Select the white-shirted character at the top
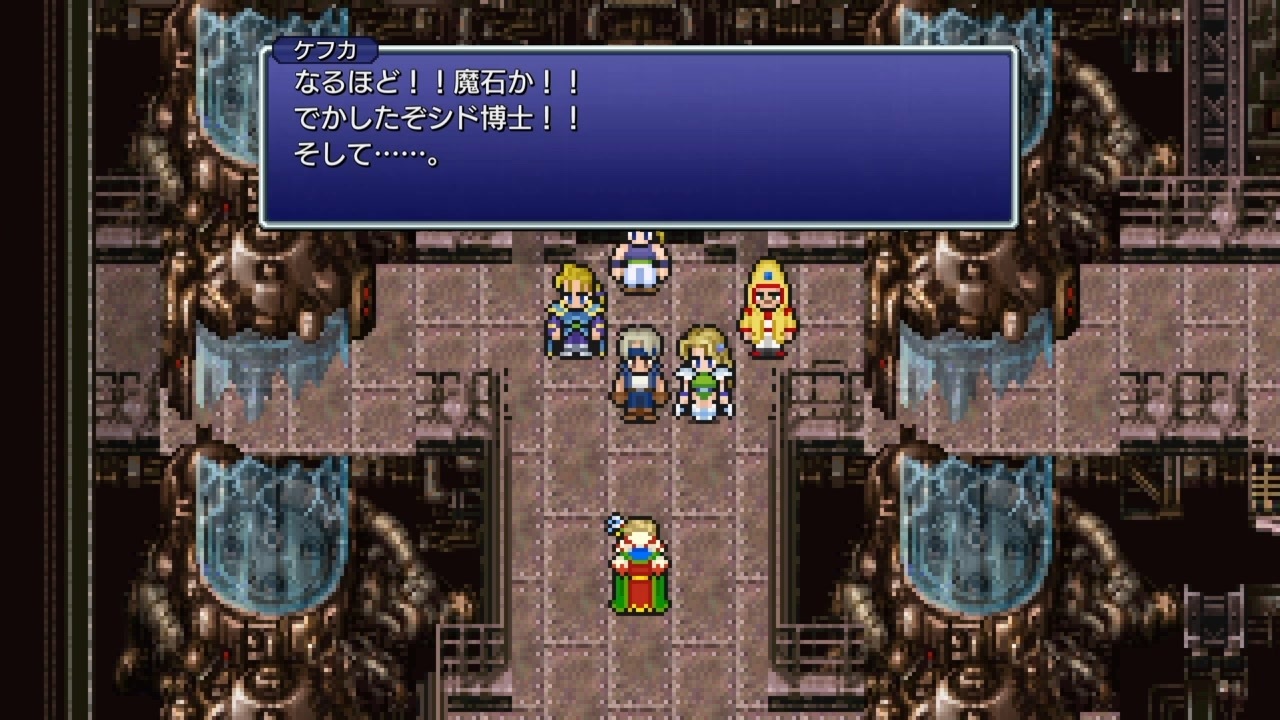Viewport: 1280px width, 720px height. click(638, 260)
